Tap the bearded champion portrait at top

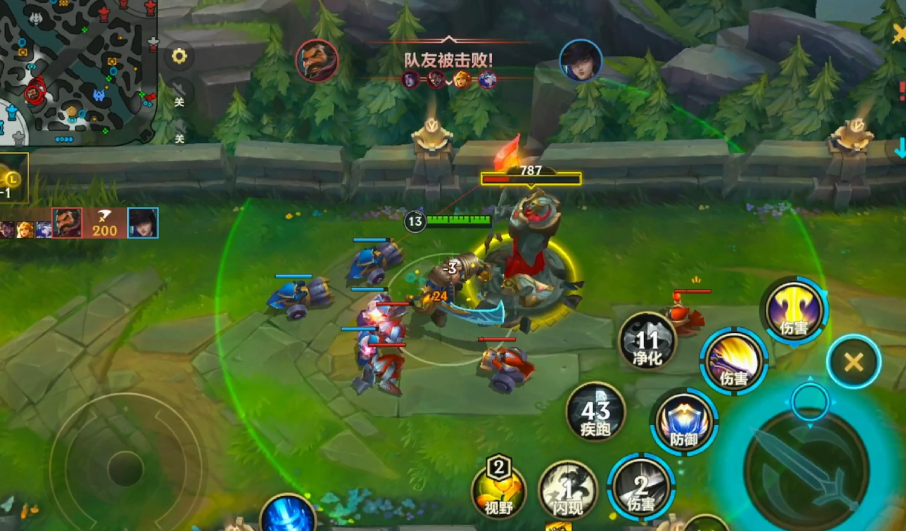coord(316,60)
